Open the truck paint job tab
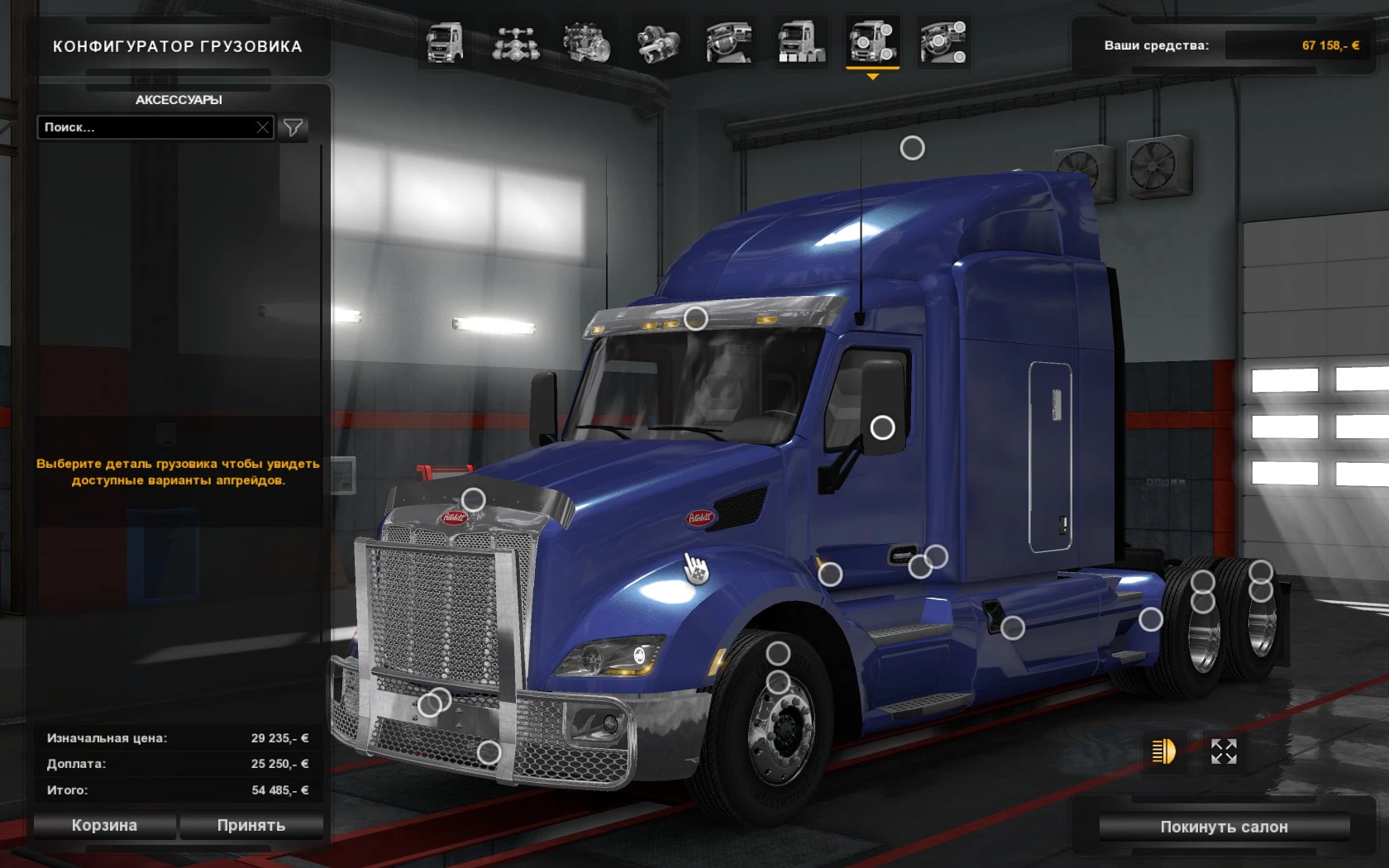This screenshot has width=1389, height=868. coord(801,43)
